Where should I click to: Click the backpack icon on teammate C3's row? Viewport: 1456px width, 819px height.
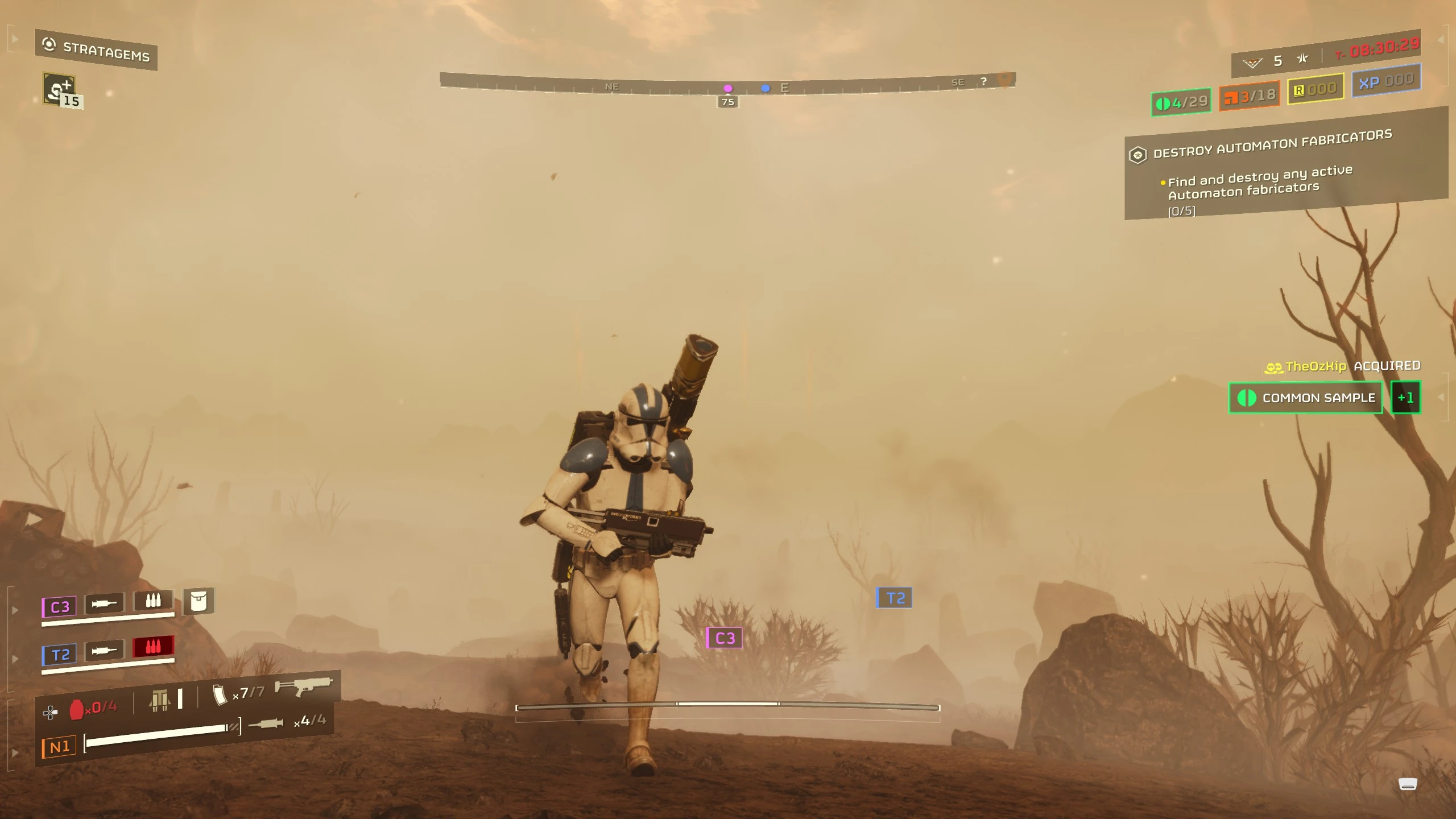coord(198,601)
